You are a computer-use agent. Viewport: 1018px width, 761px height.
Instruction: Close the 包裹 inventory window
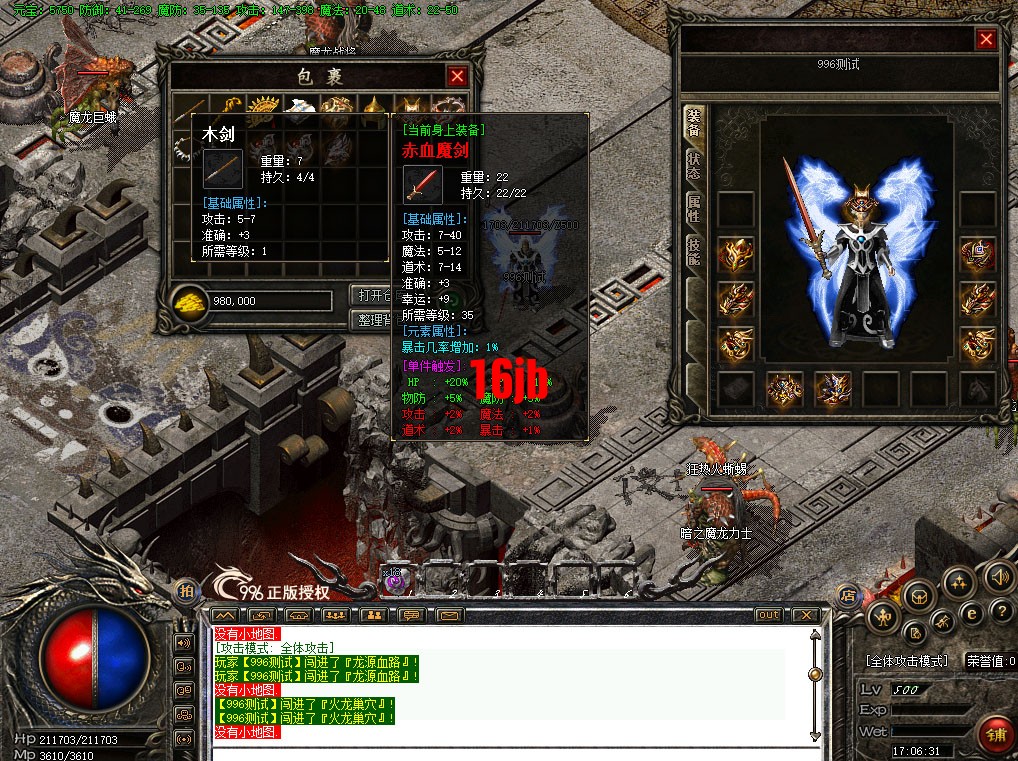point(457,76)
